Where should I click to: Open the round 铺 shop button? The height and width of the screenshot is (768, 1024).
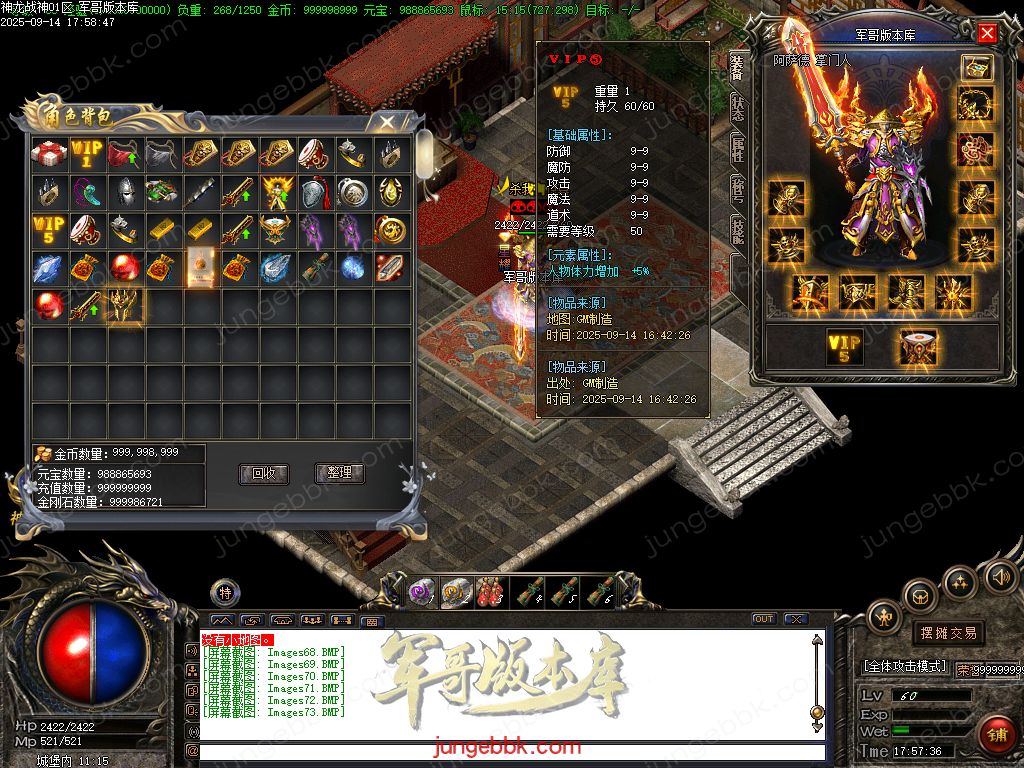996,735
